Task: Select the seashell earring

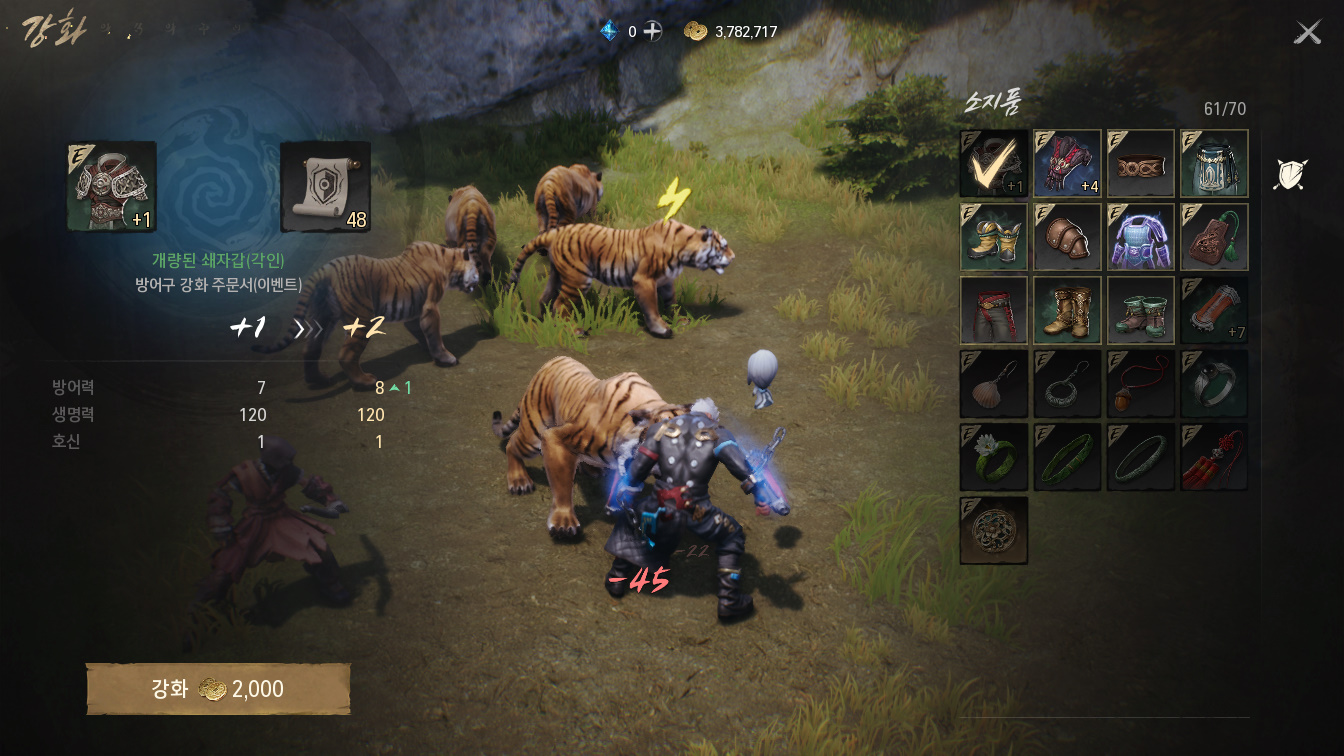Action: click(x=994, y=383)
